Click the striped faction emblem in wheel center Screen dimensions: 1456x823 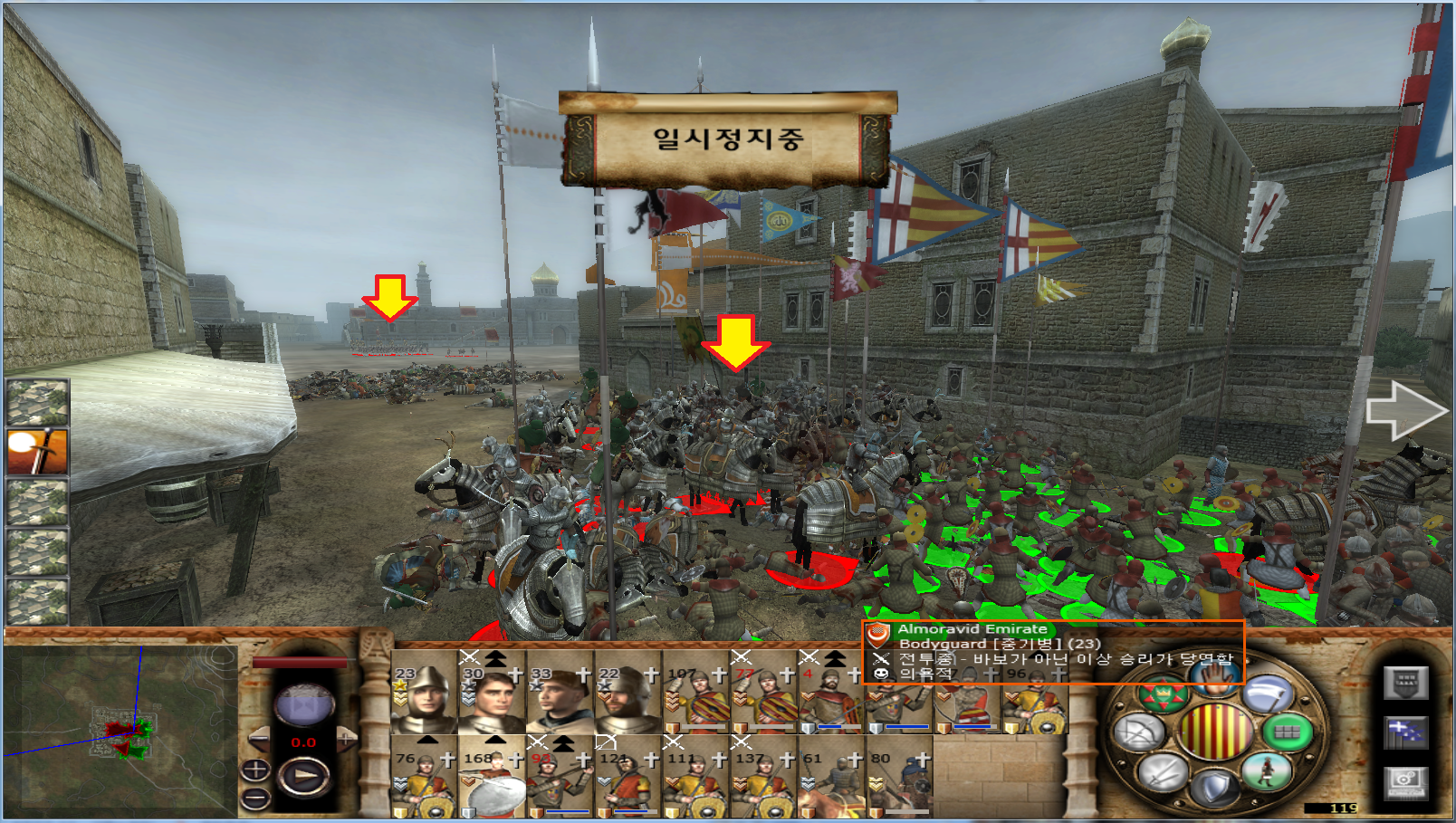click(1215, 732)
